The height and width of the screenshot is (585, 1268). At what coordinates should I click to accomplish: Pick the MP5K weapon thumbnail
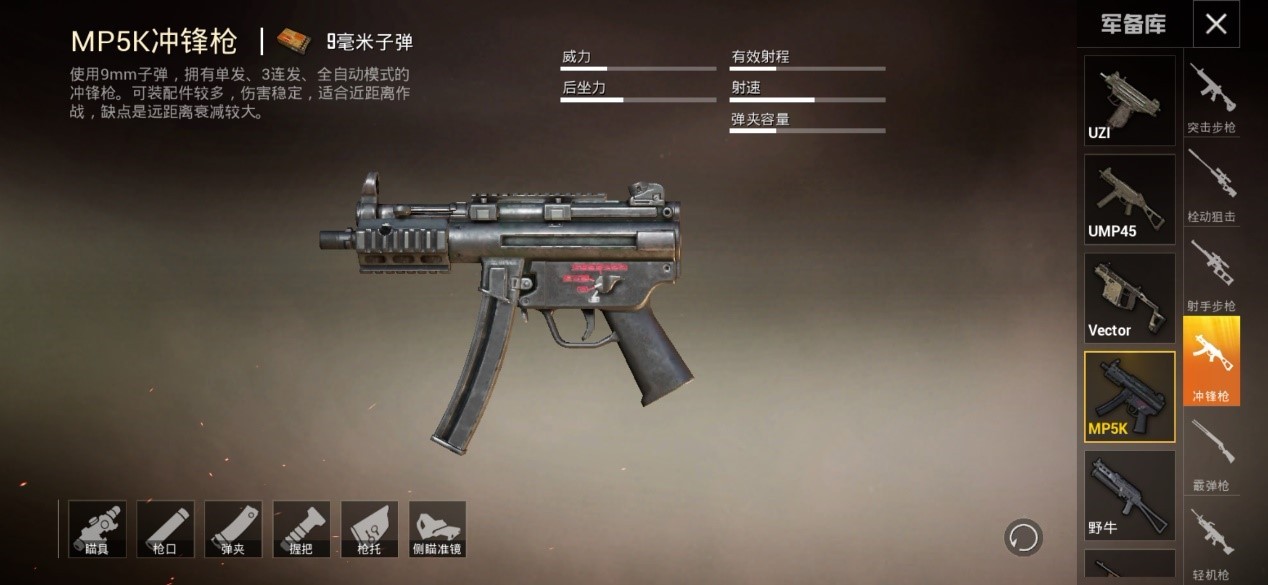[1130, 397]
